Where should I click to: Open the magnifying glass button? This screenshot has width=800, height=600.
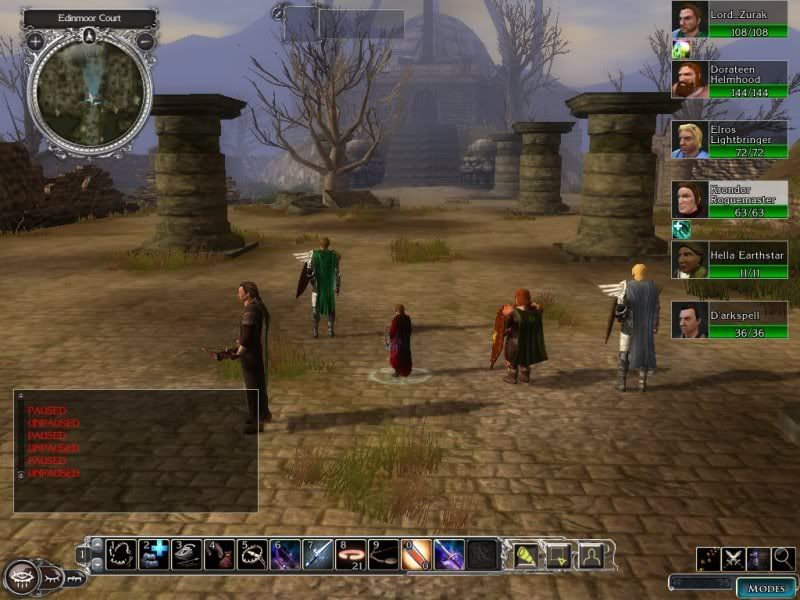point(784,559)
